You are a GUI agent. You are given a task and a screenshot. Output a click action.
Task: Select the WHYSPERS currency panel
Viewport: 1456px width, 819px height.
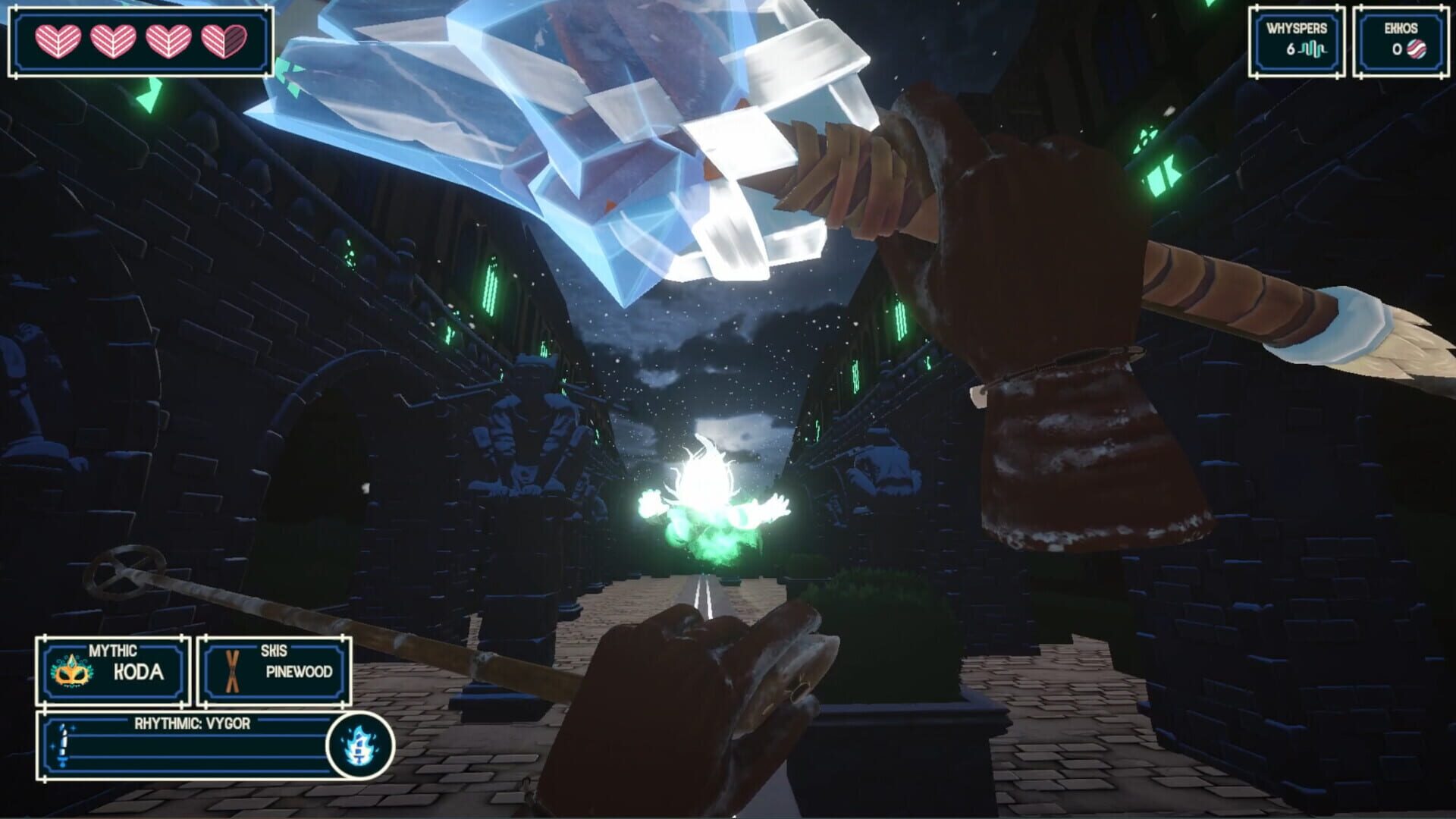tap(1298, 42)
